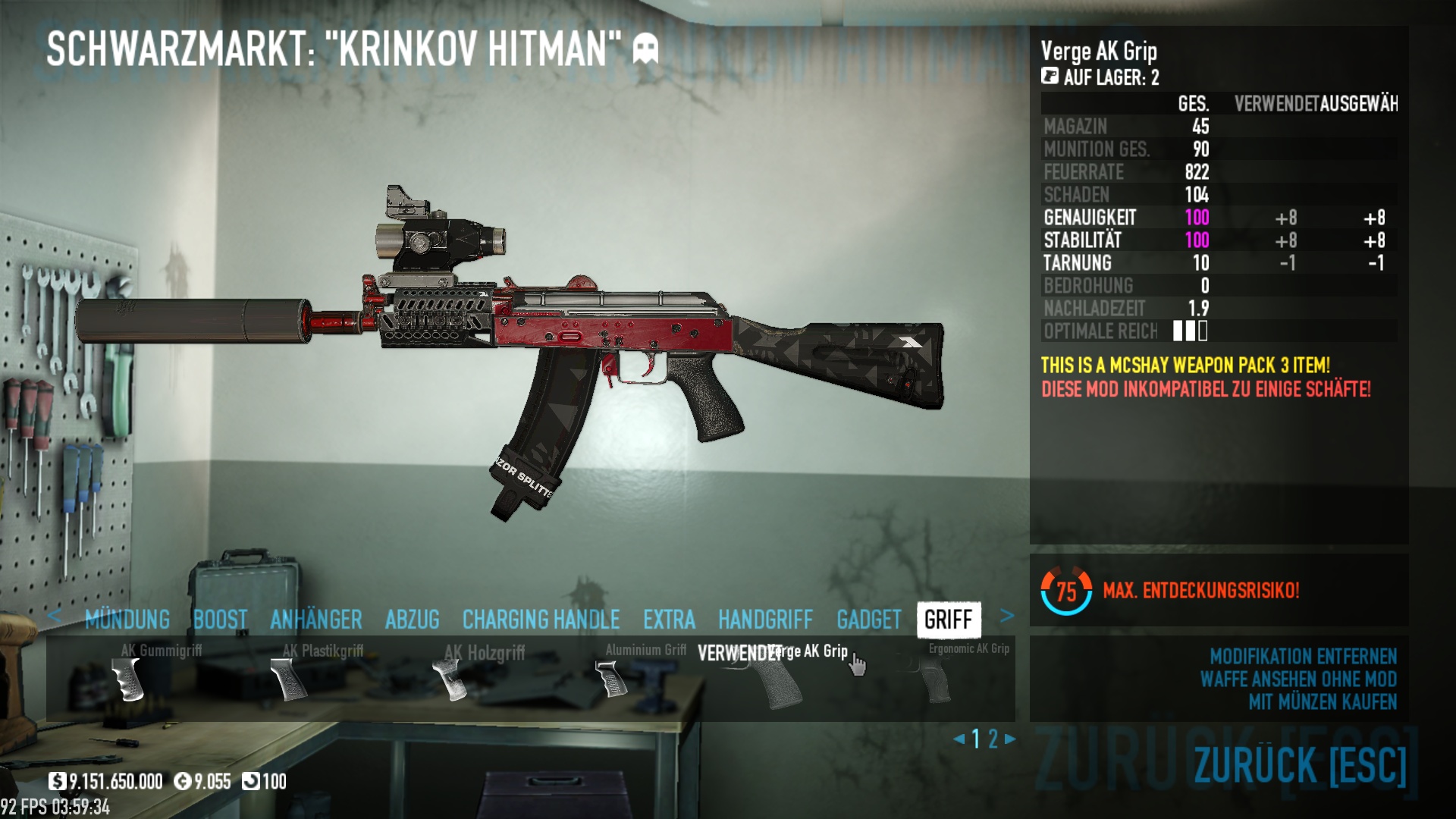The width and height of the screenshot is (1456, 819).
Task: Open the Charging Handle tab
Action: [x=541, y=620]
